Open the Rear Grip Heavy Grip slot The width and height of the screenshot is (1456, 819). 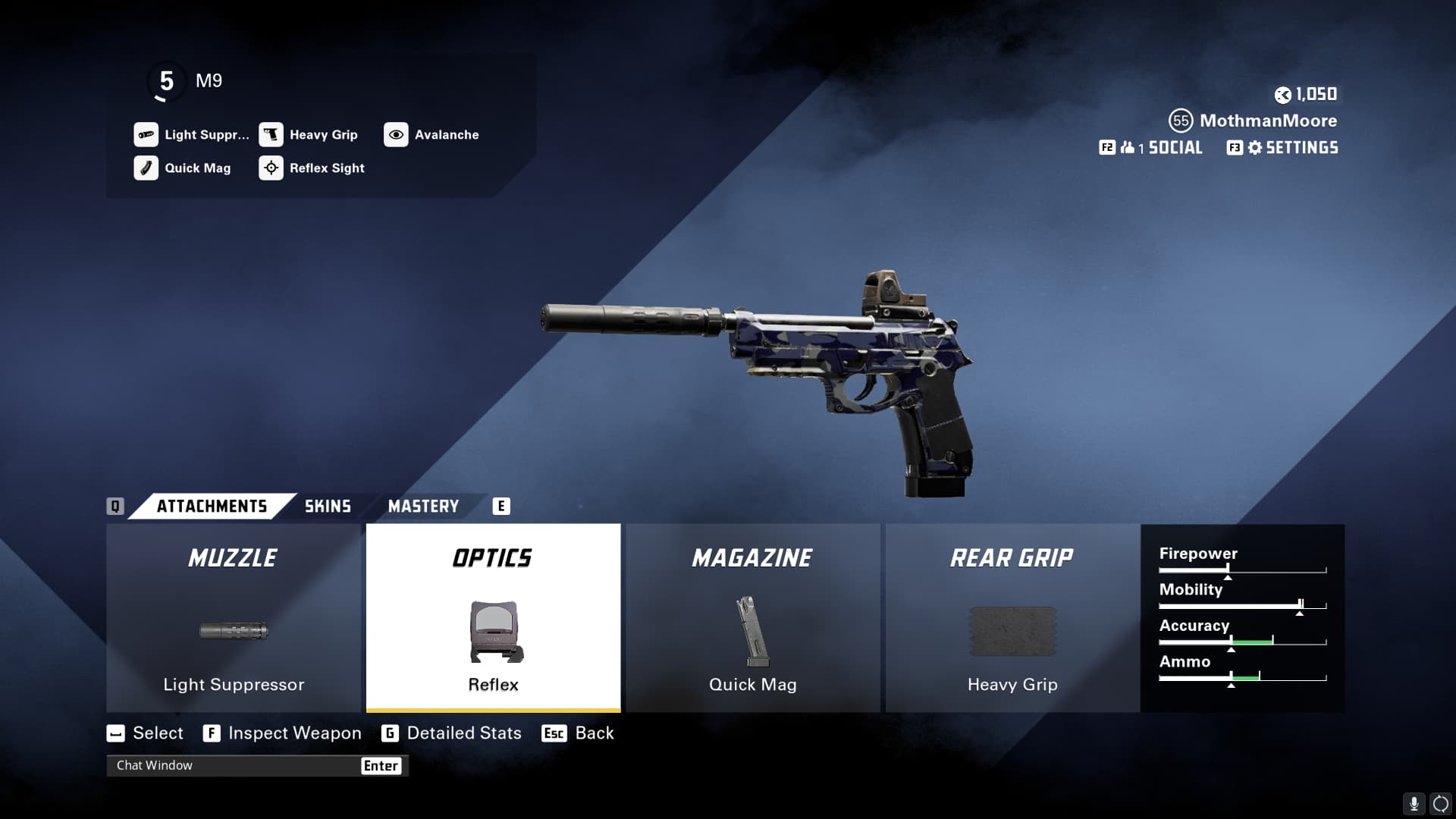tap(1012, 618)
